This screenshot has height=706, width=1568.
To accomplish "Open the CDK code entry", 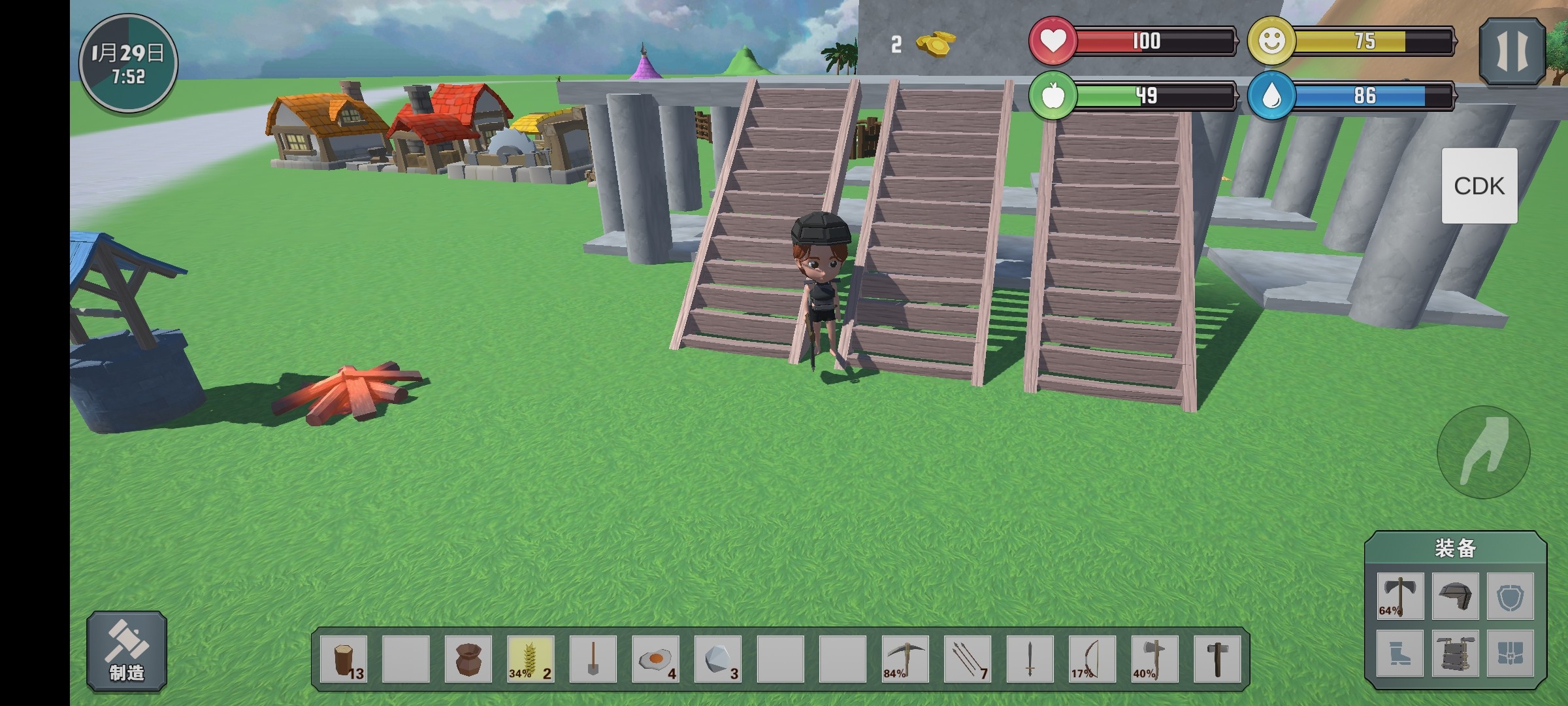I will pos(1479,186).
